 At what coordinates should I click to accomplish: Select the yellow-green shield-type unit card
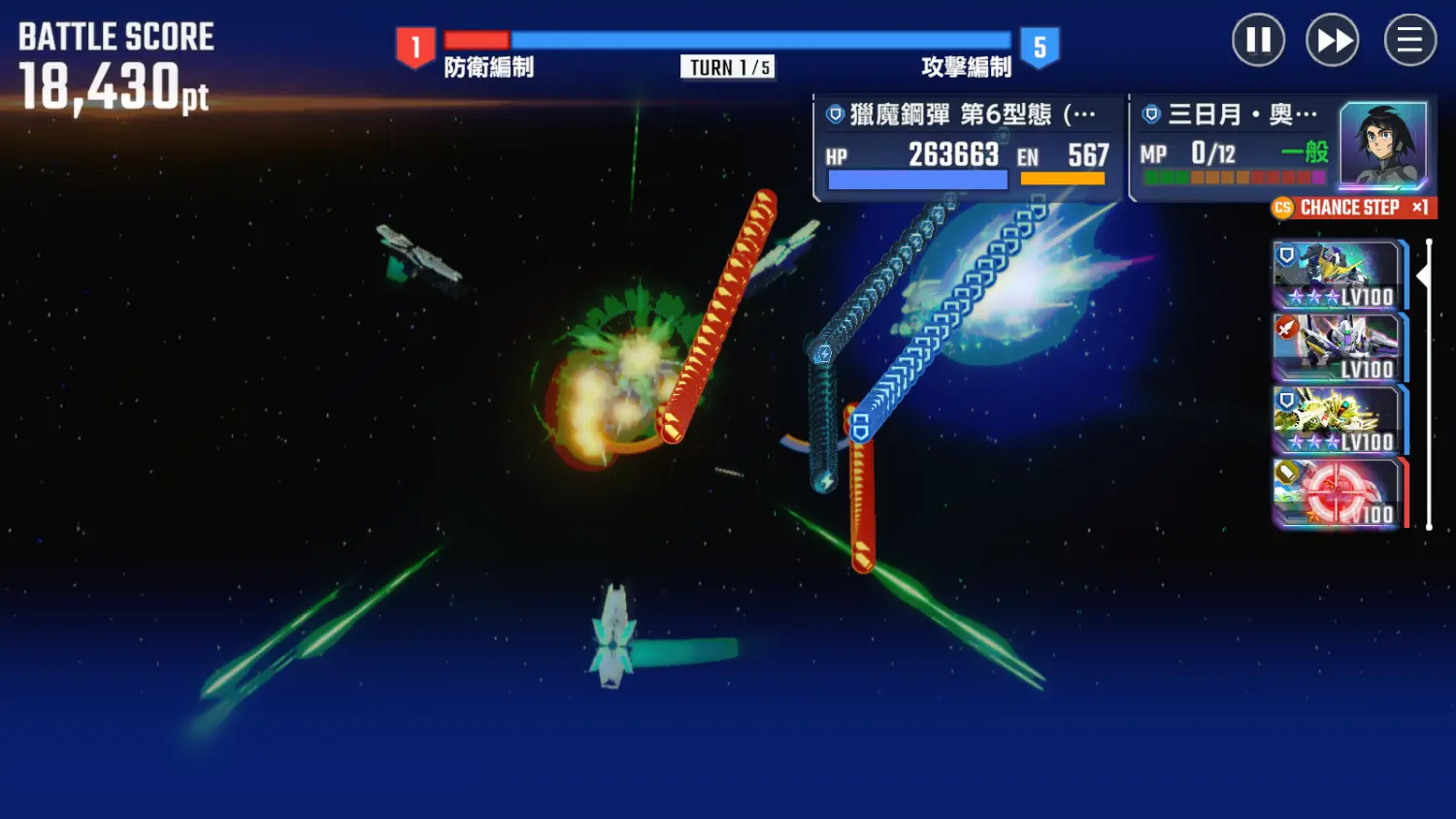[1339, 421]
